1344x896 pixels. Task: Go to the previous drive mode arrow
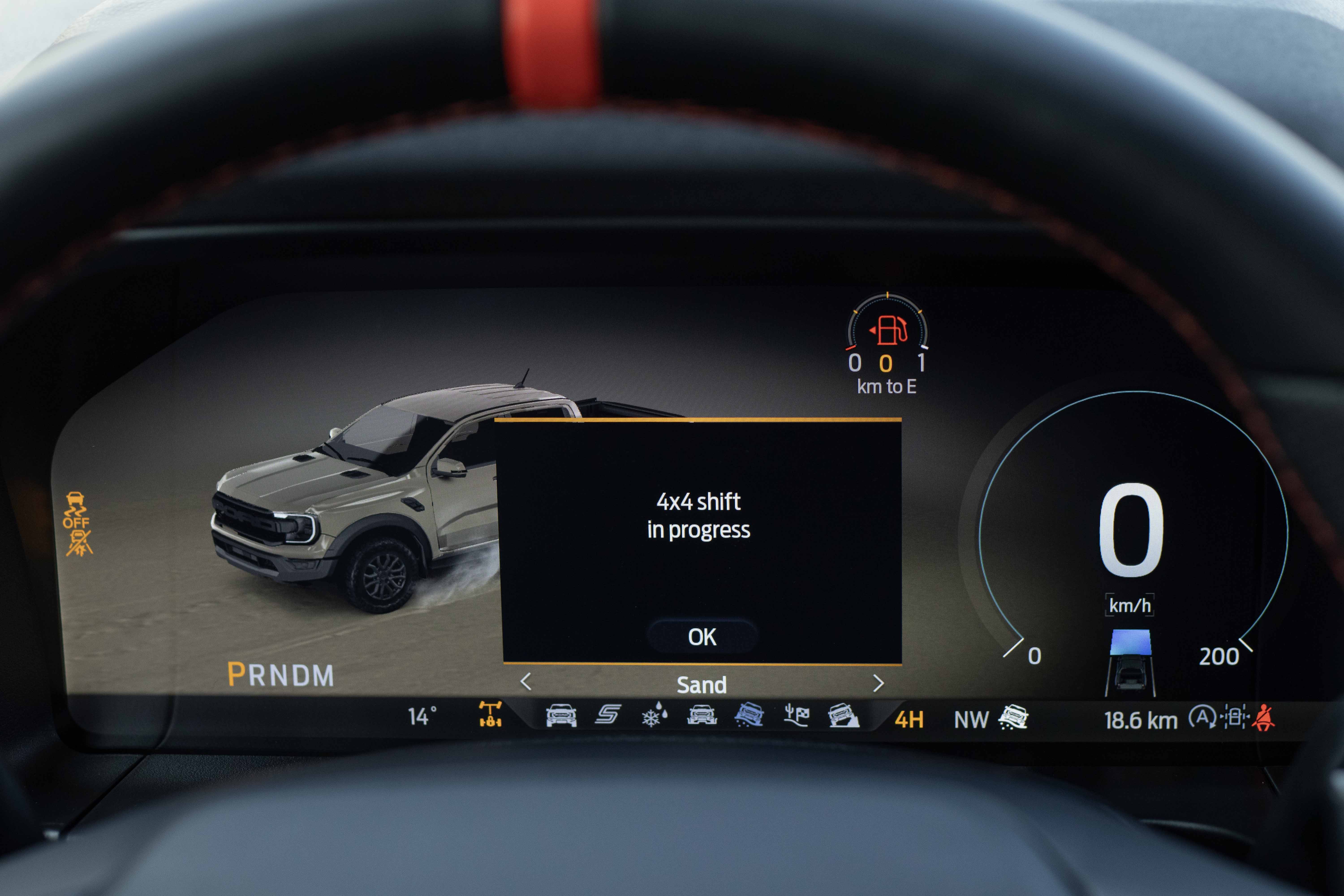pyautogui.click(x=526, y=682)
